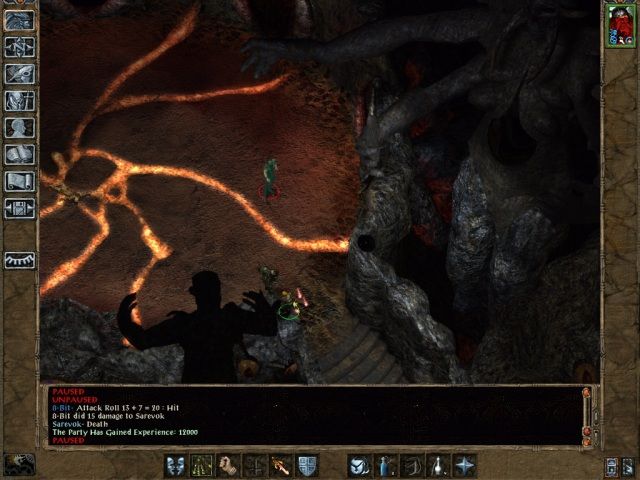Screen dimensions: 640x480
Task: Activate the shield guard action
Action: coord(307,465)
